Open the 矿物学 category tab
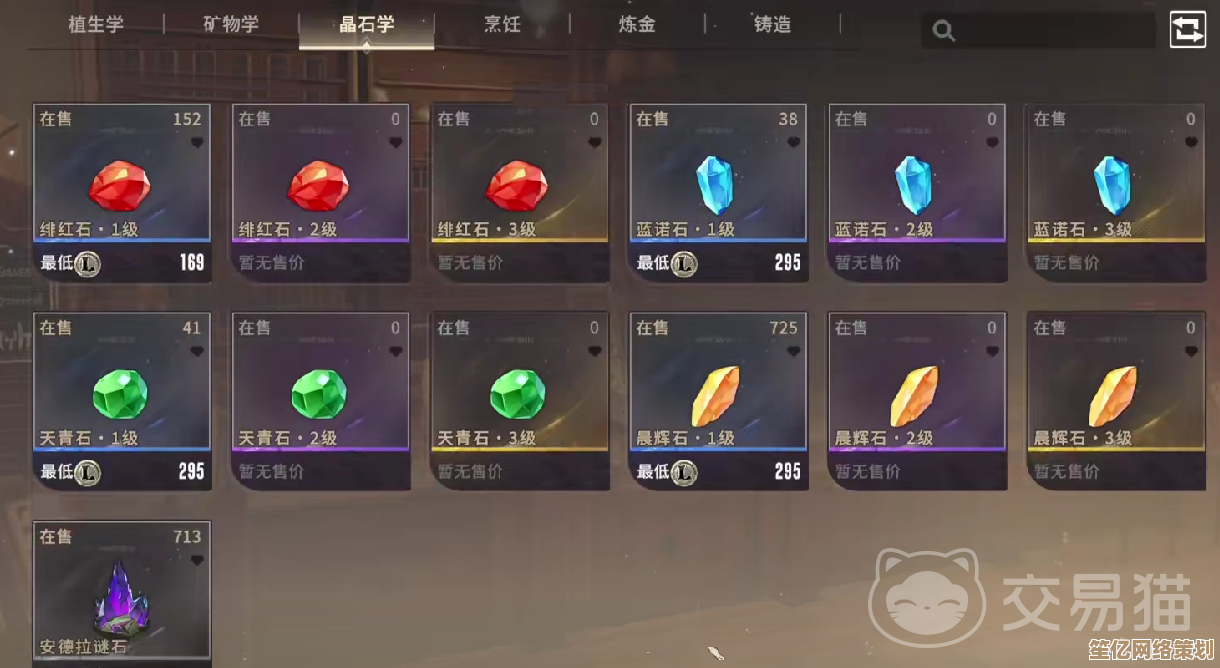 pyautogui.click(x=231, y=24)
